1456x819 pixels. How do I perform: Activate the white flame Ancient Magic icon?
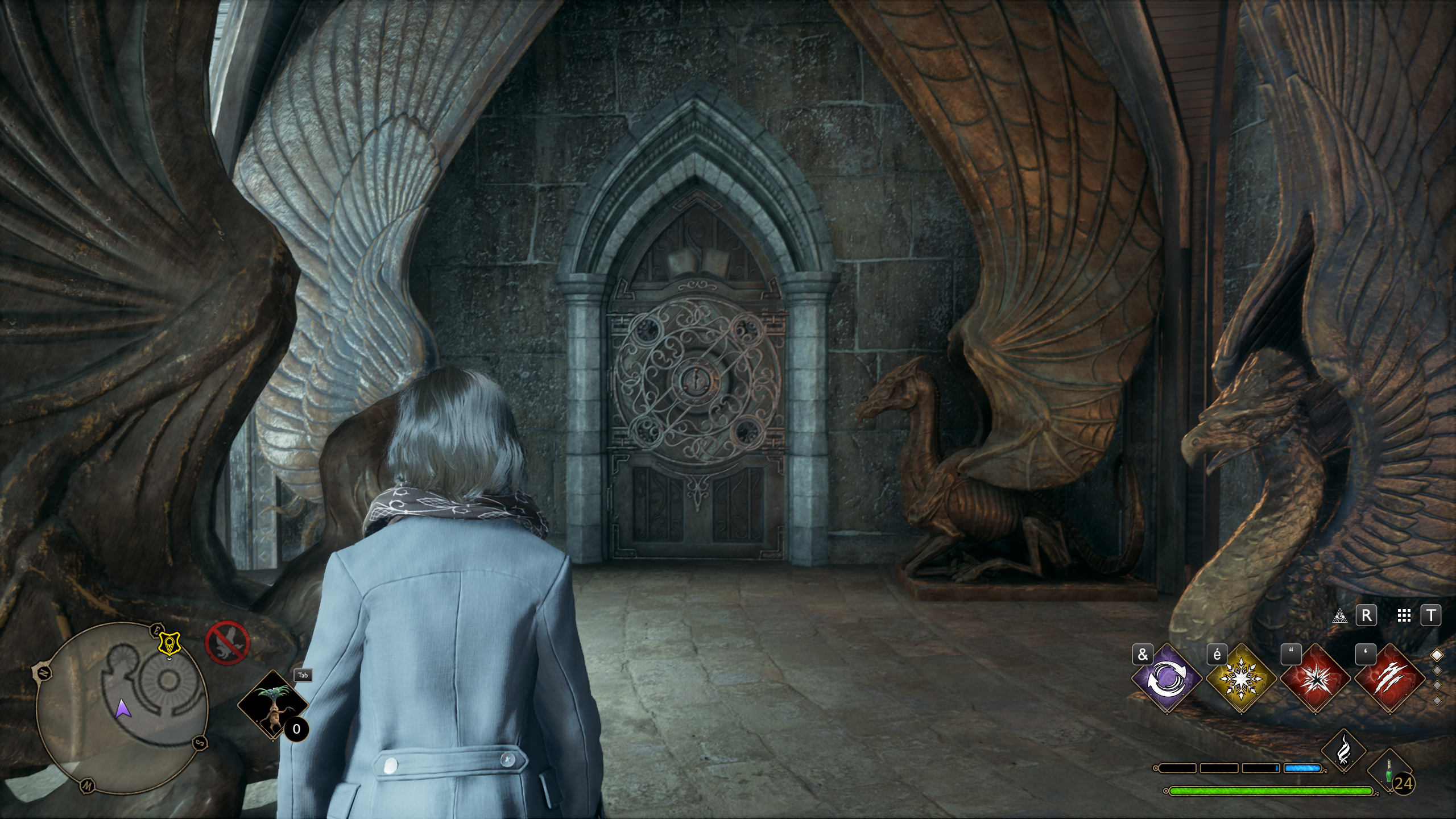point(1343,751)
